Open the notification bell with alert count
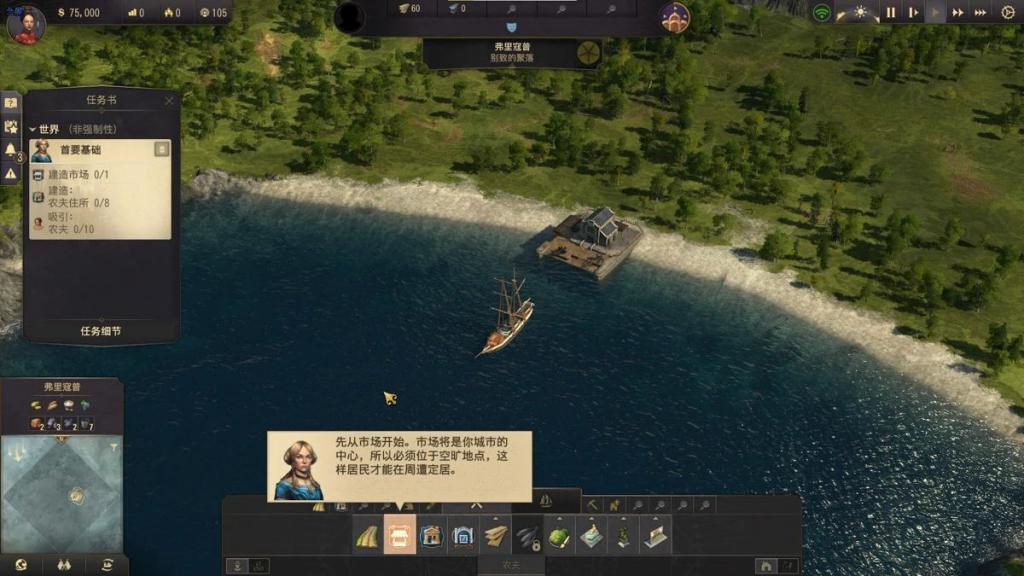The width and height of the screenshot is (1024, 576). (11, 150)
